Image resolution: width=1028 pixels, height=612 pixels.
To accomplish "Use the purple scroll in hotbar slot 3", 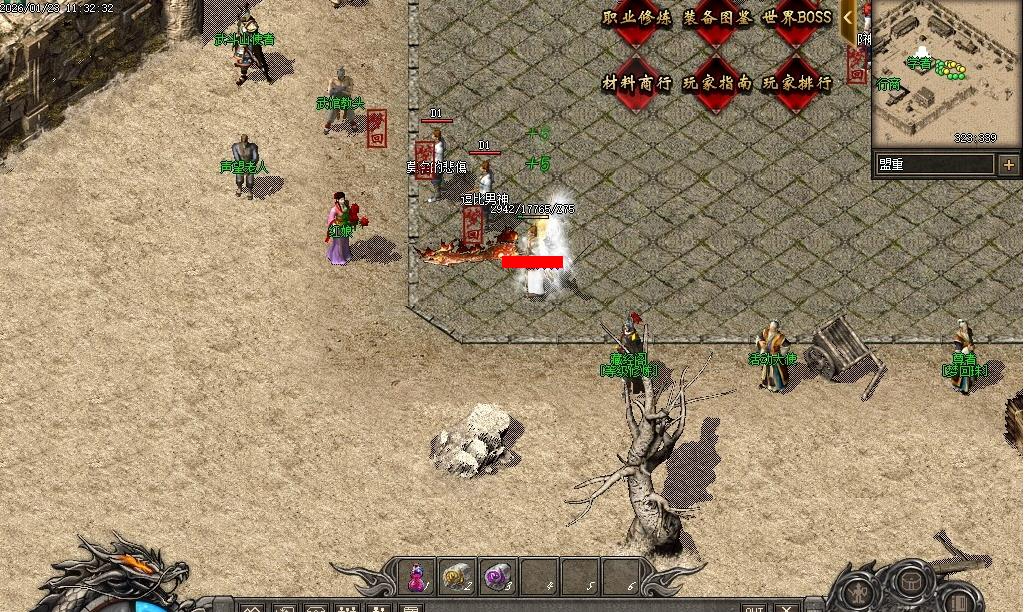I will 497,576.
